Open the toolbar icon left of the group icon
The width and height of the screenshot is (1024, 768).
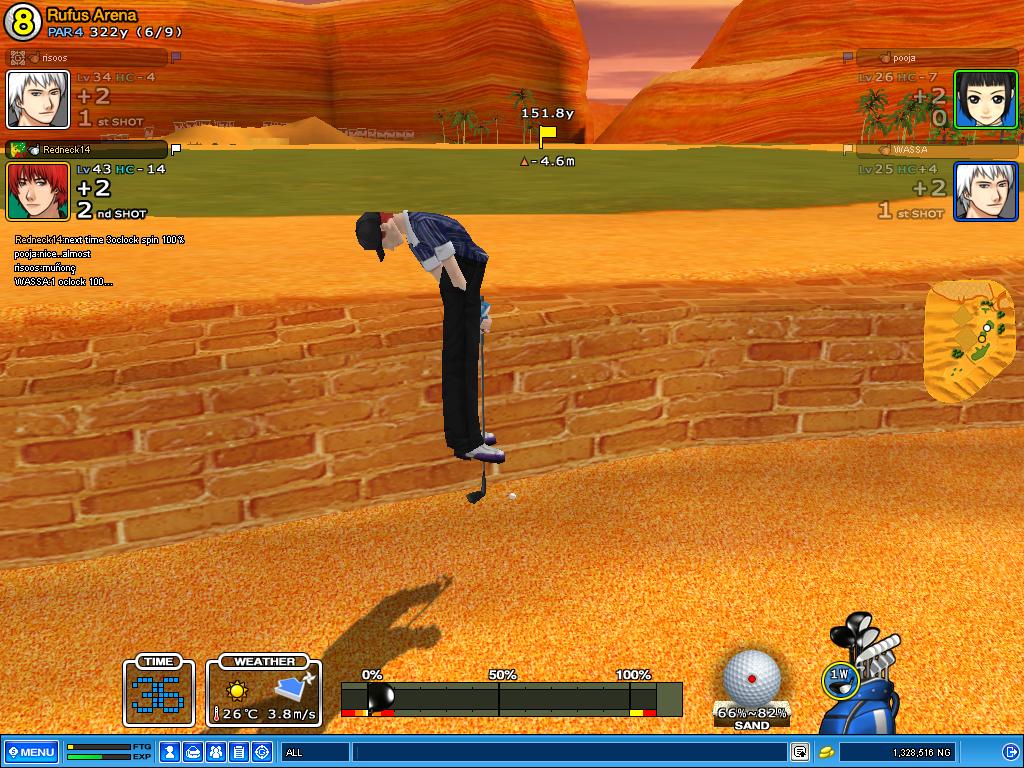point(194,752)
